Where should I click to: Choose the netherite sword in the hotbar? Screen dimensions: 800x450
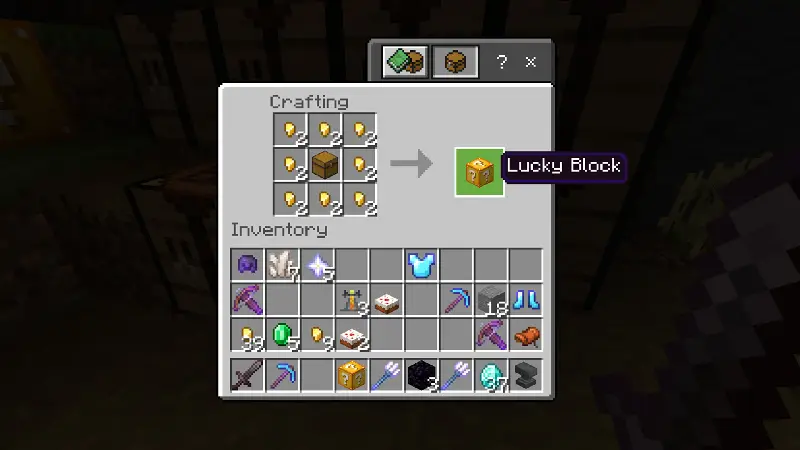pyautogui.click(x=247, y=375)
